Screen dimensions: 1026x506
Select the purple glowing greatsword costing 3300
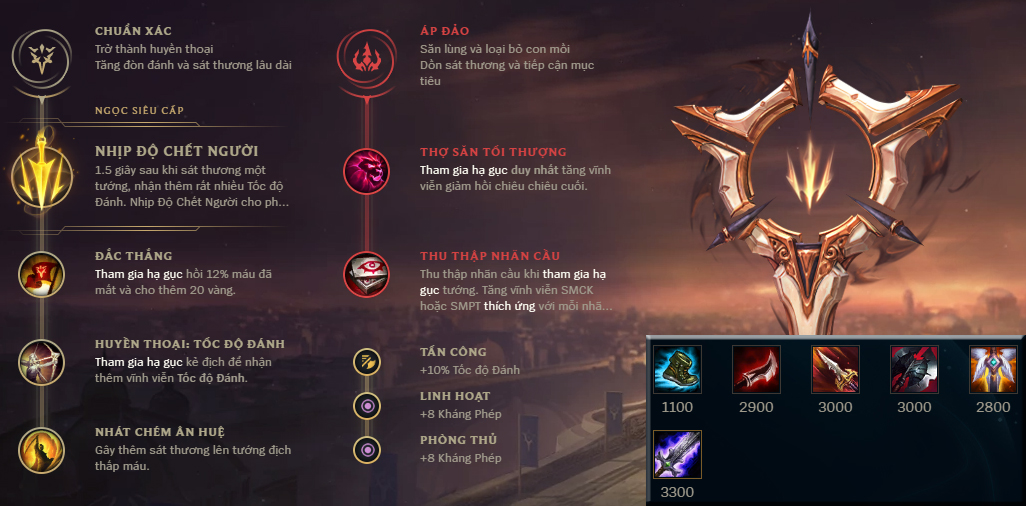tap(677, 454)
